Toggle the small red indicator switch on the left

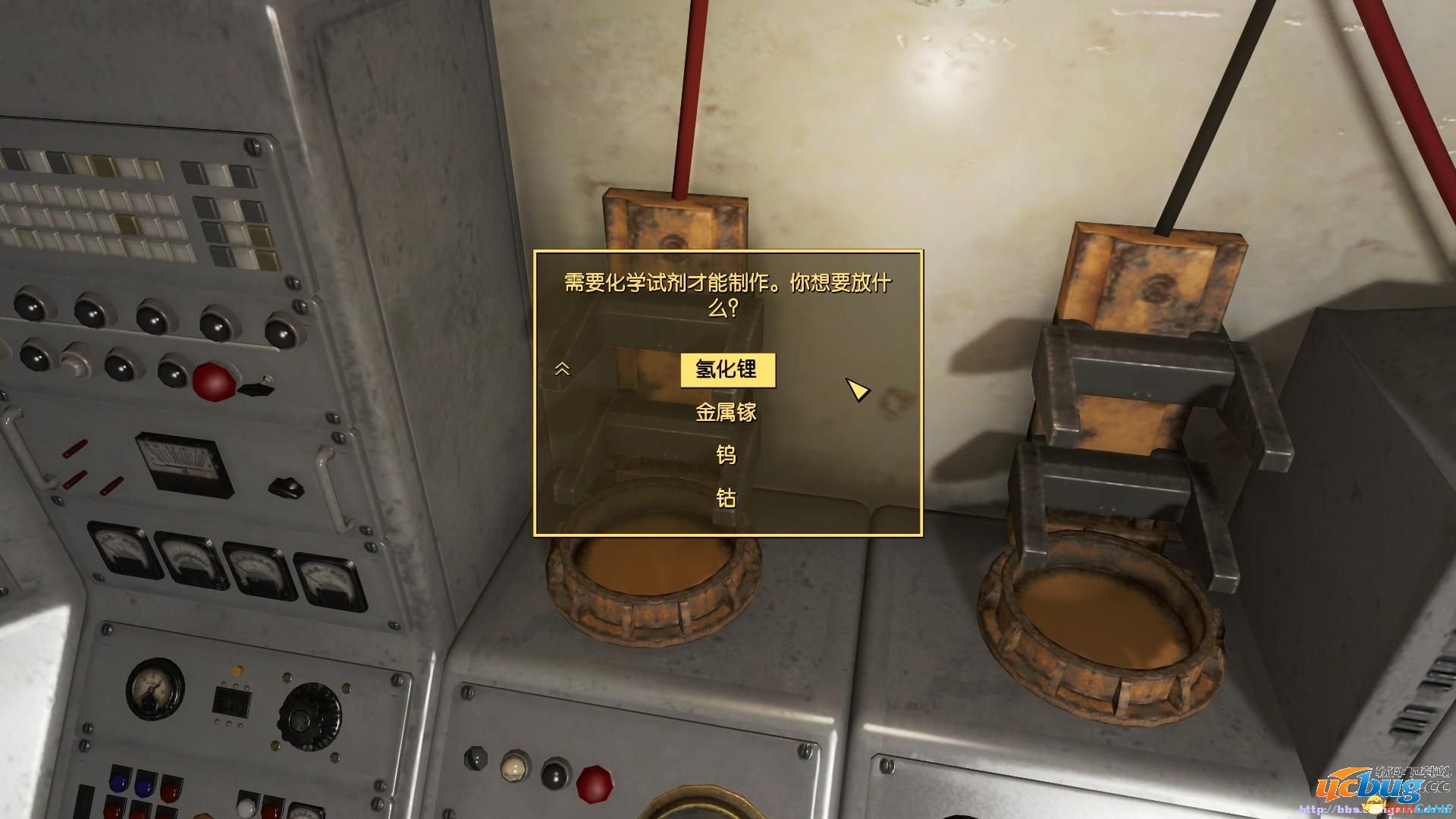point(76,449)
